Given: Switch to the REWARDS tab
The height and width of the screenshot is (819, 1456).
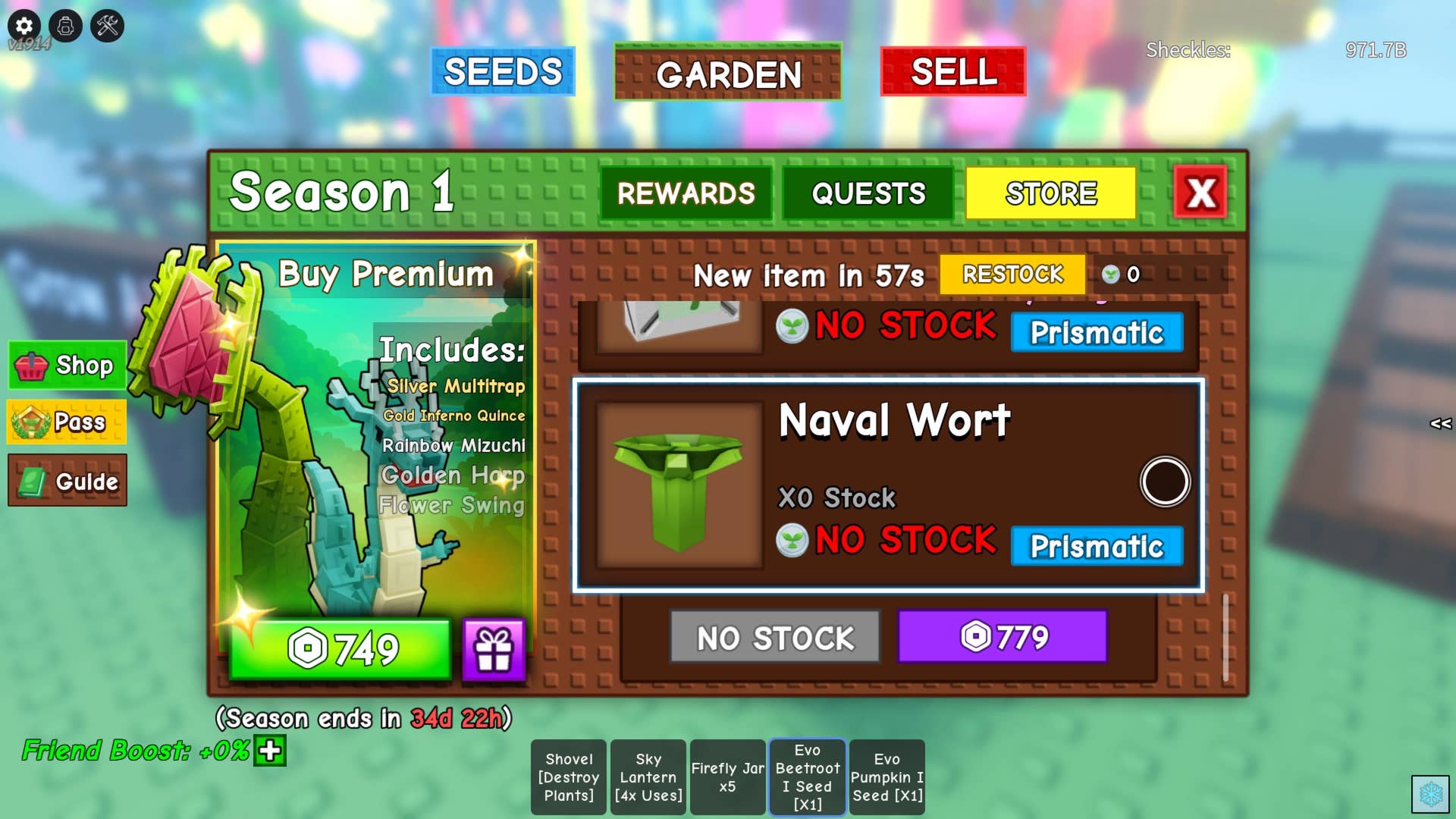Looking at the screenshot, I should point(686,193).
